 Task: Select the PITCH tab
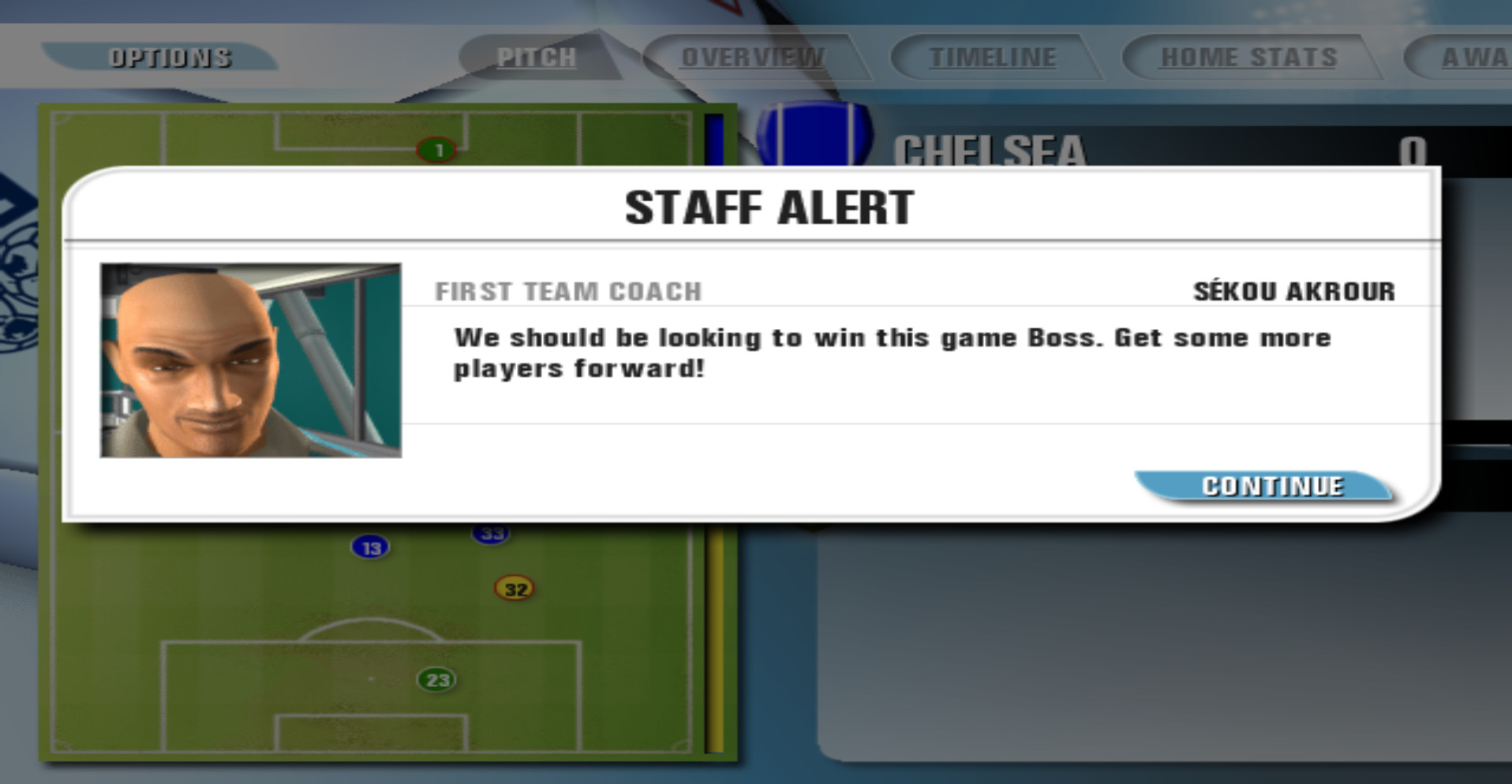(x=537, y=56)
